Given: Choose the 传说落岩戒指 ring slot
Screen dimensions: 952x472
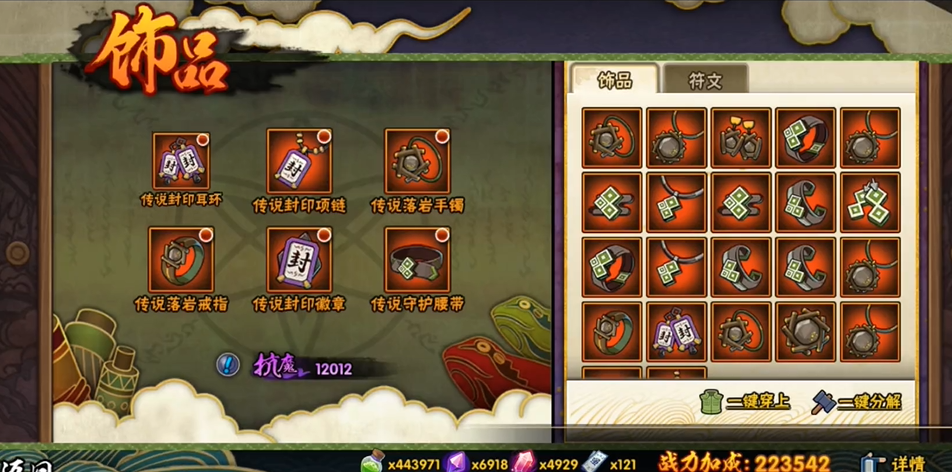Looking at the screenshot, I should pos(181,259).
